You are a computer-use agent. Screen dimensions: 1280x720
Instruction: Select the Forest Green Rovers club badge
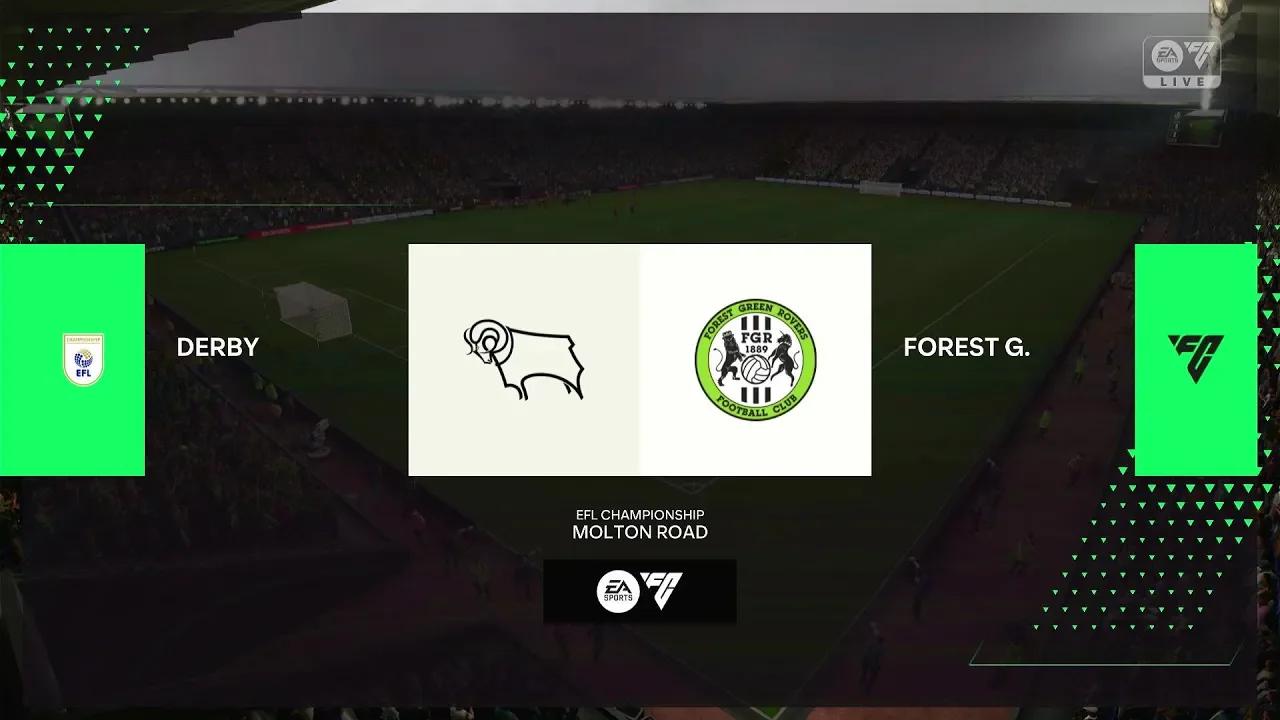click(x=756, y=358)
